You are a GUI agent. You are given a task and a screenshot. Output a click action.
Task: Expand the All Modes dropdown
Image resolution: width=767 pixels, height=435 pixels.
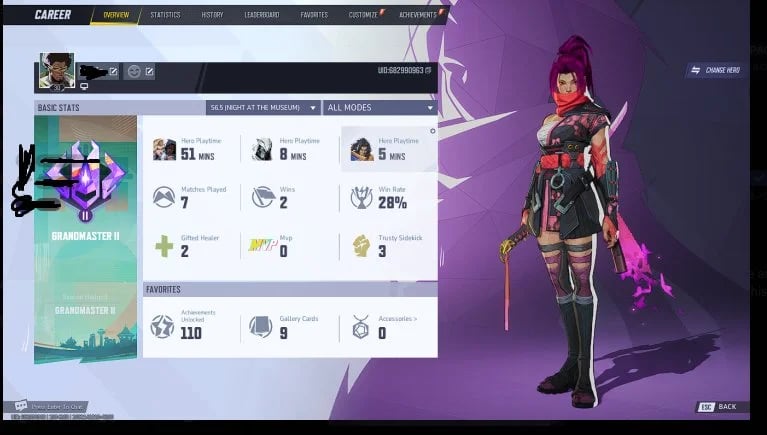tap(380, 107)
